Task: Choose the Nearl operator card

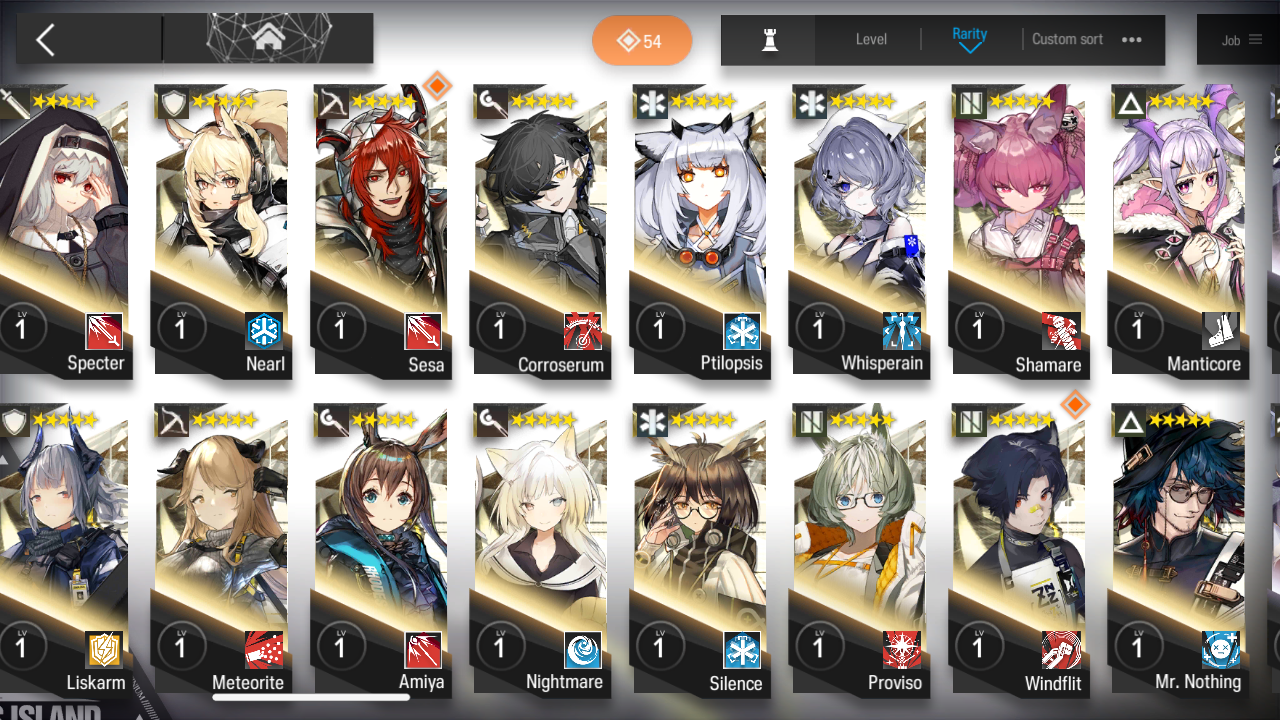Action: [x=222, y=230]
